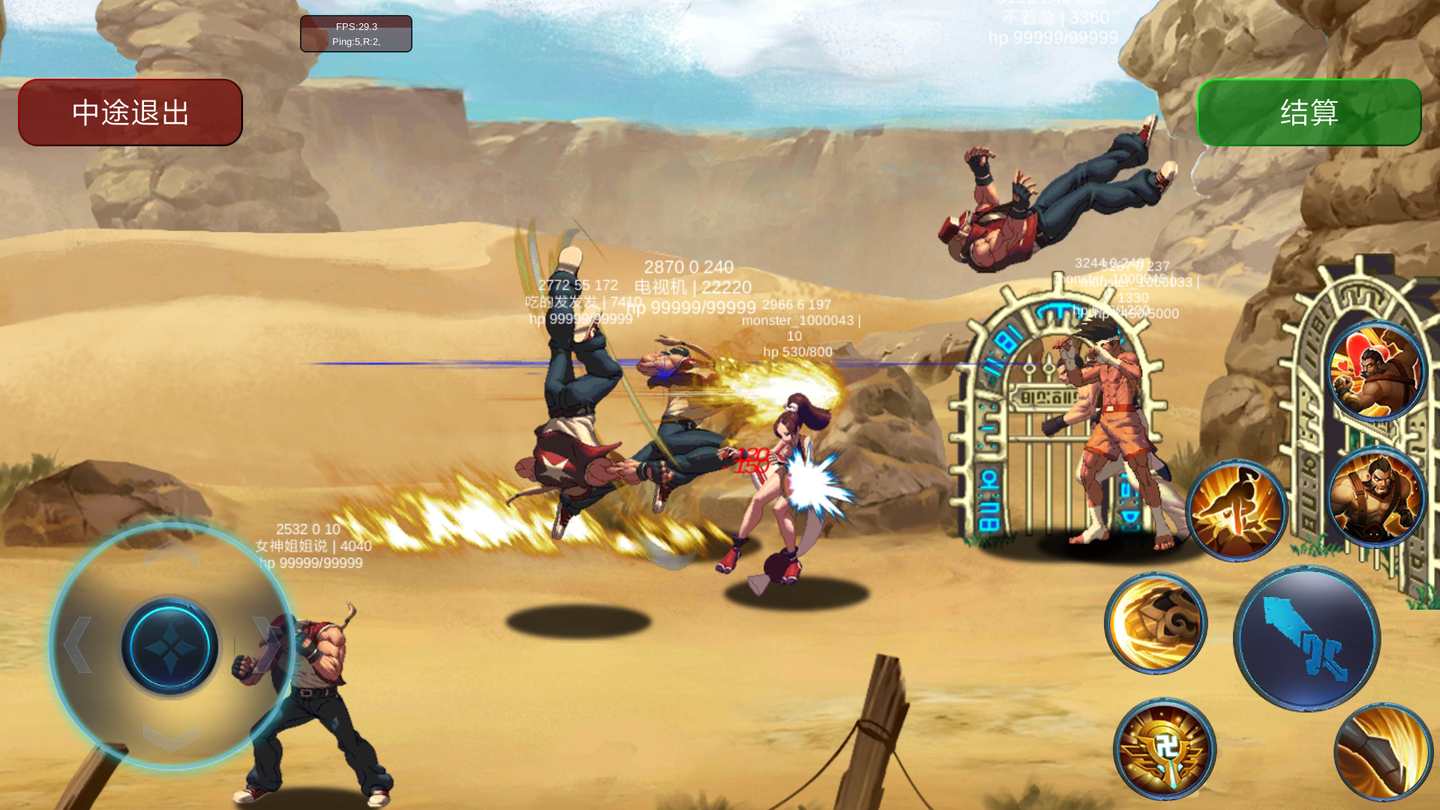This screenshot has width=1440, height=810.
Task: Tap the joystick's left arrow
Action: point(78,645)
